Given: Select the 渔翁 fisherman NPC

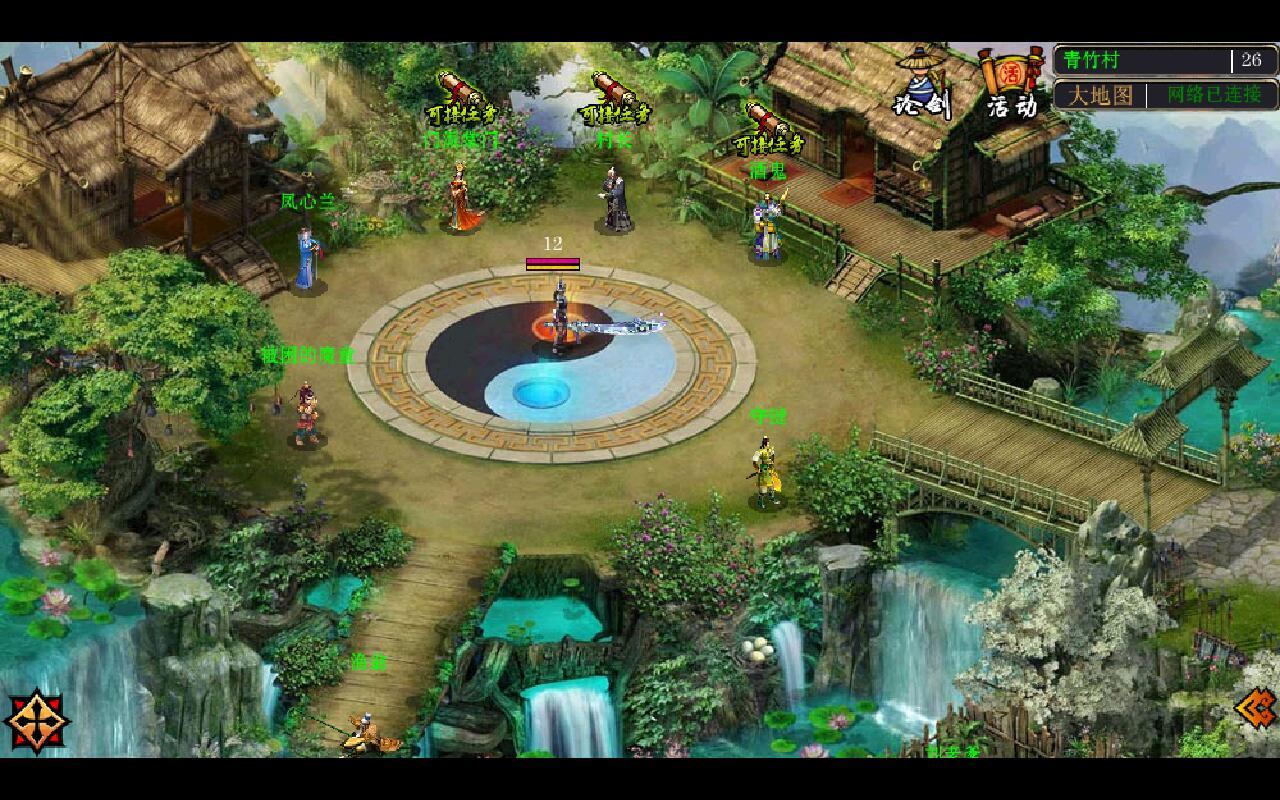Looking at the screenshot, I should click(367, 730).
